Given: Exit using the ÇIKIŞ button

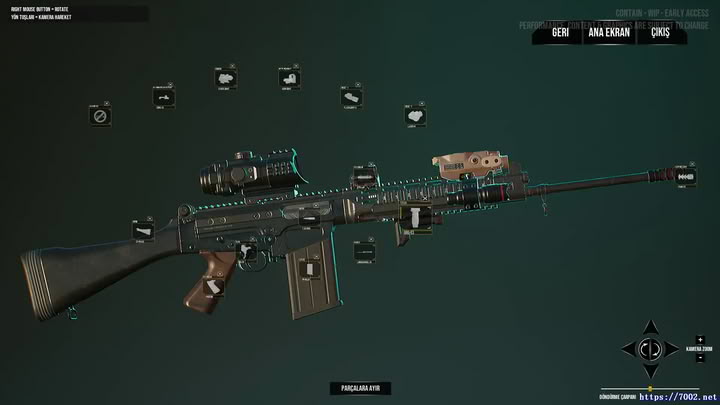Looking at the screenshot, I should [x=661, y=32].
